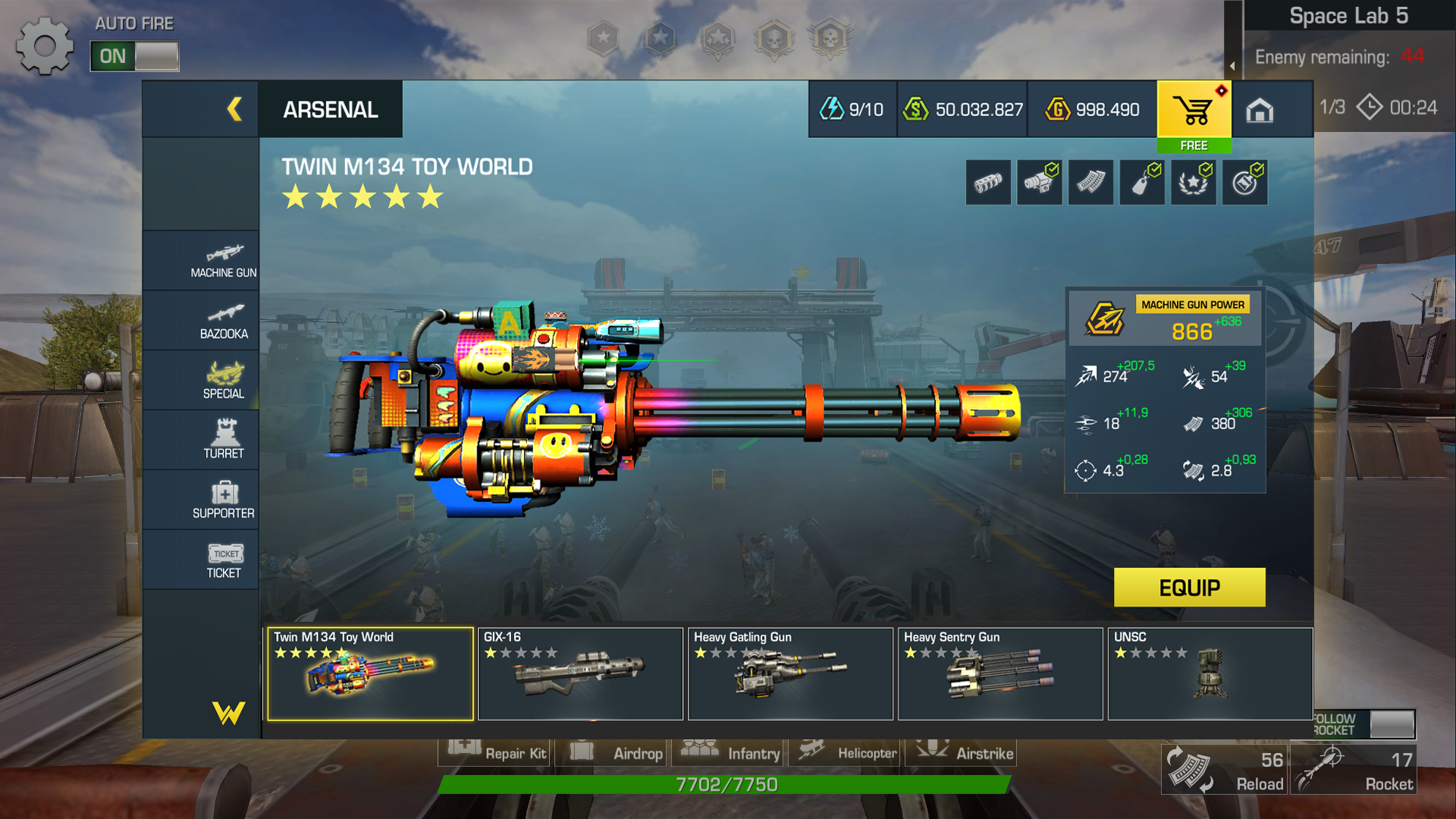This screenshot has width=1456, height=819.
Task: Click the barrel attachment upgrade slot
Action: [x=988, y=183]
